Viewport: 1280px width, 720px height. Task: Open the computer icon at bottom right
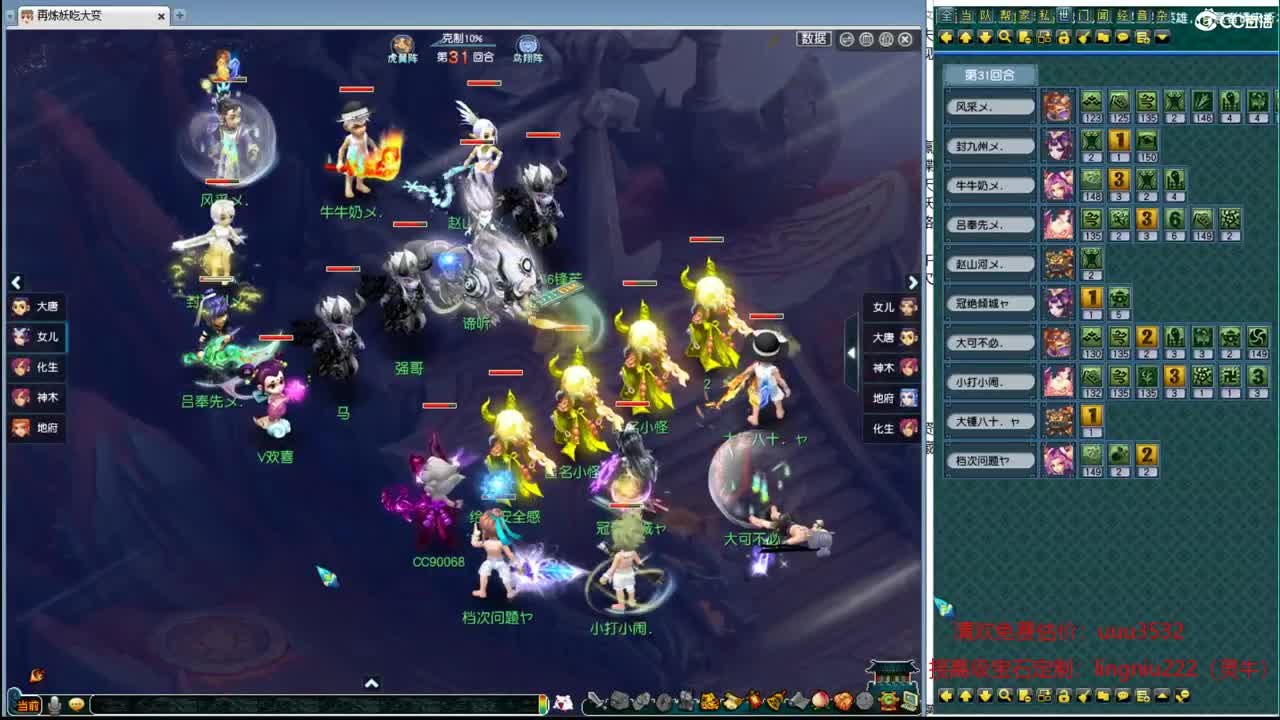click(x=910, y=702)
